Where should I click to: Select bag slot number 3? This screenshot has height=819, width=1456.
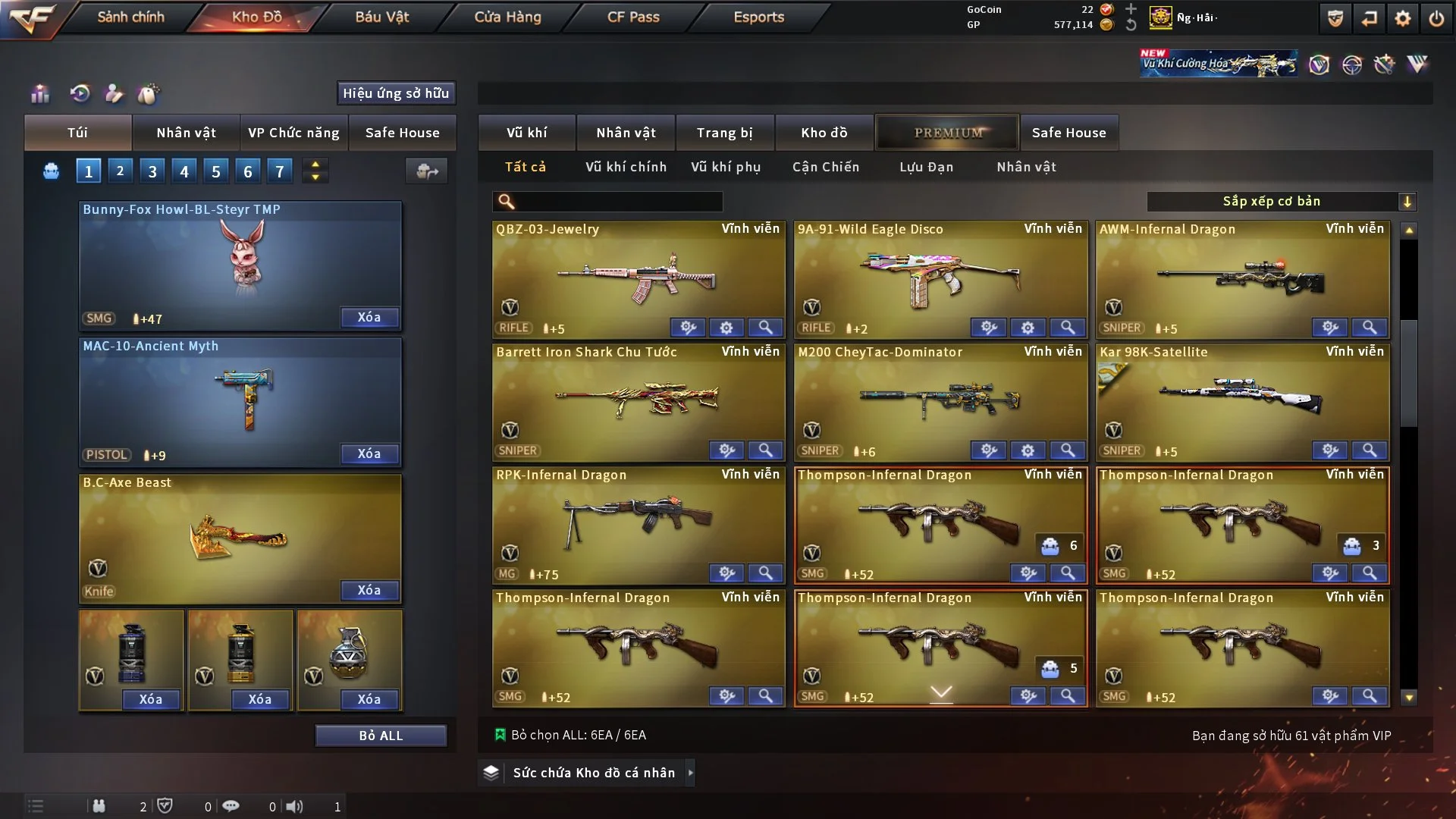tap(152, 171)
